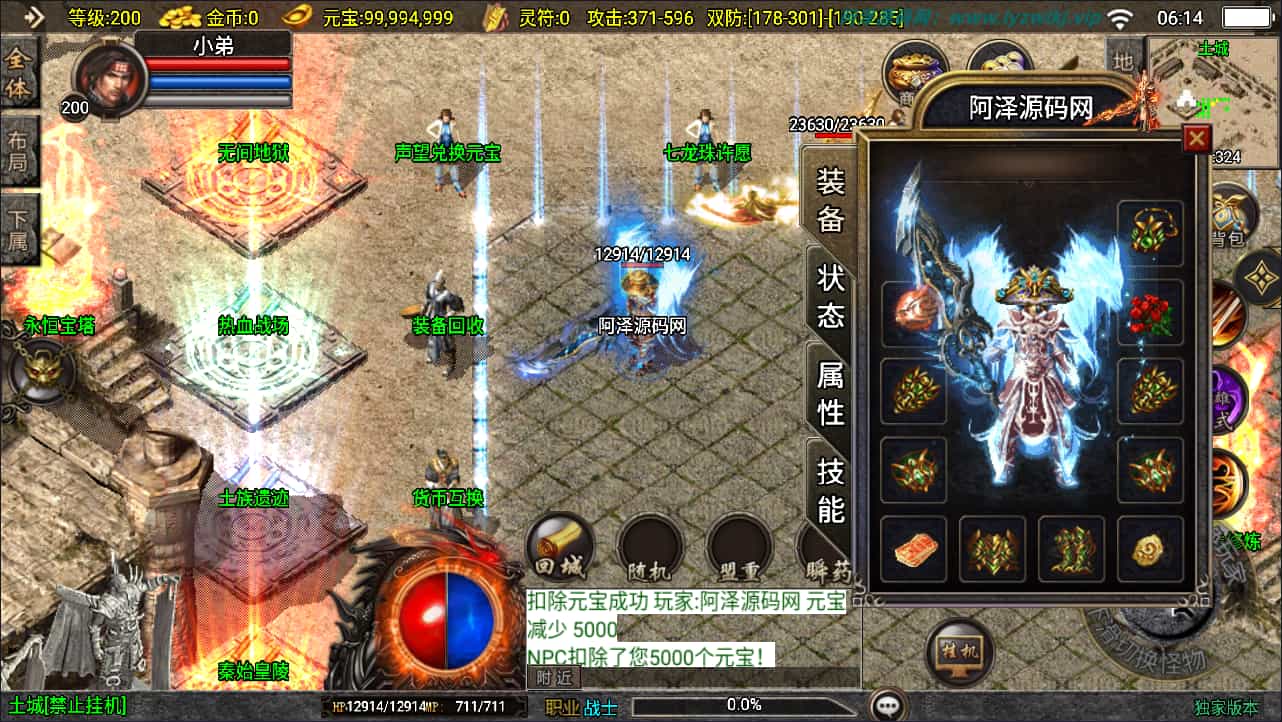Viewport: 1282px width, 722px height.
Task: Select the red rose bouquet equipment slot
Action: [x=1150, y=313]
